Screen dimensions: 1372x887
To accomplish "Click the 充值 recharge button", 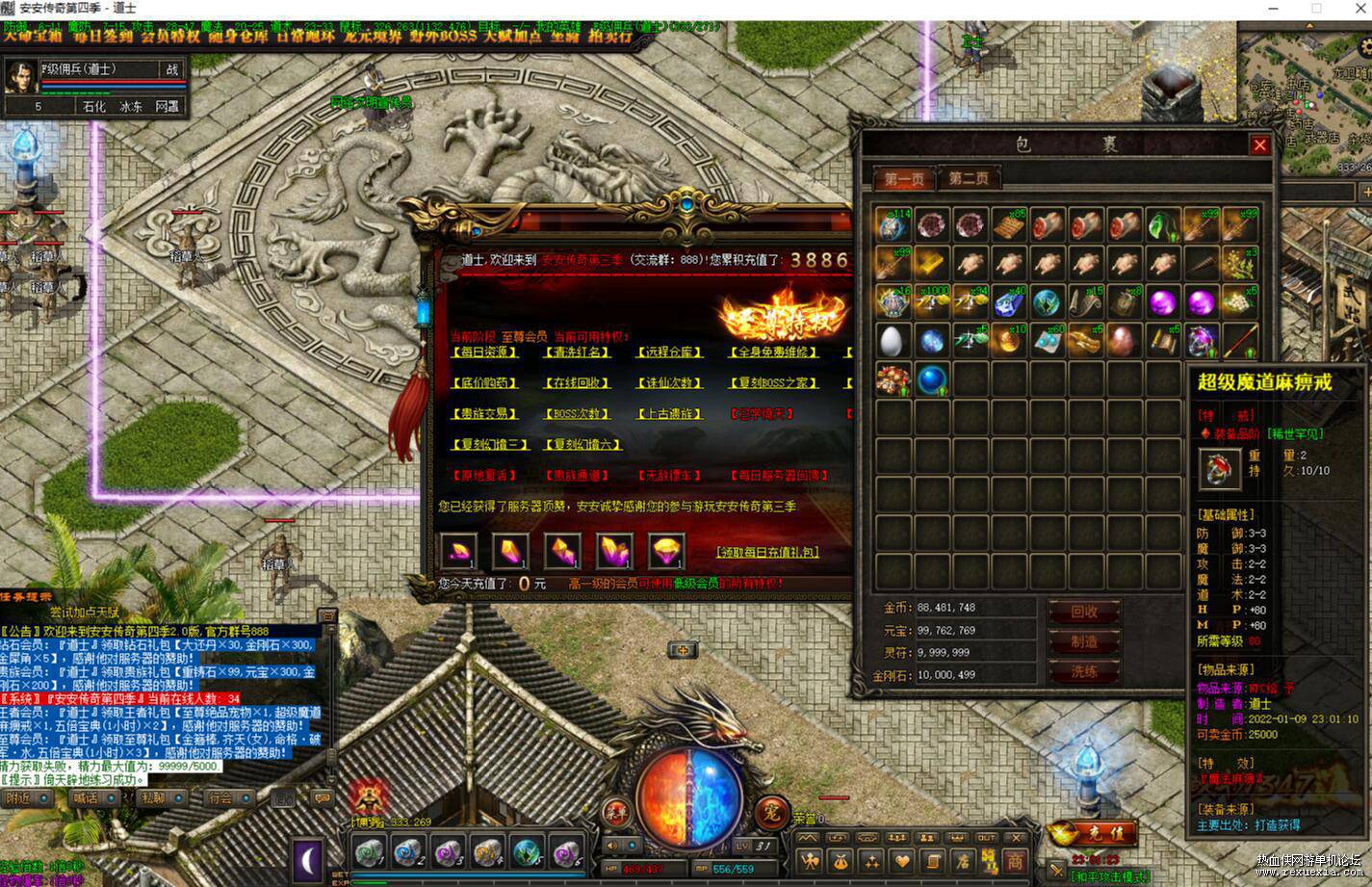I will coord(1093,832).
